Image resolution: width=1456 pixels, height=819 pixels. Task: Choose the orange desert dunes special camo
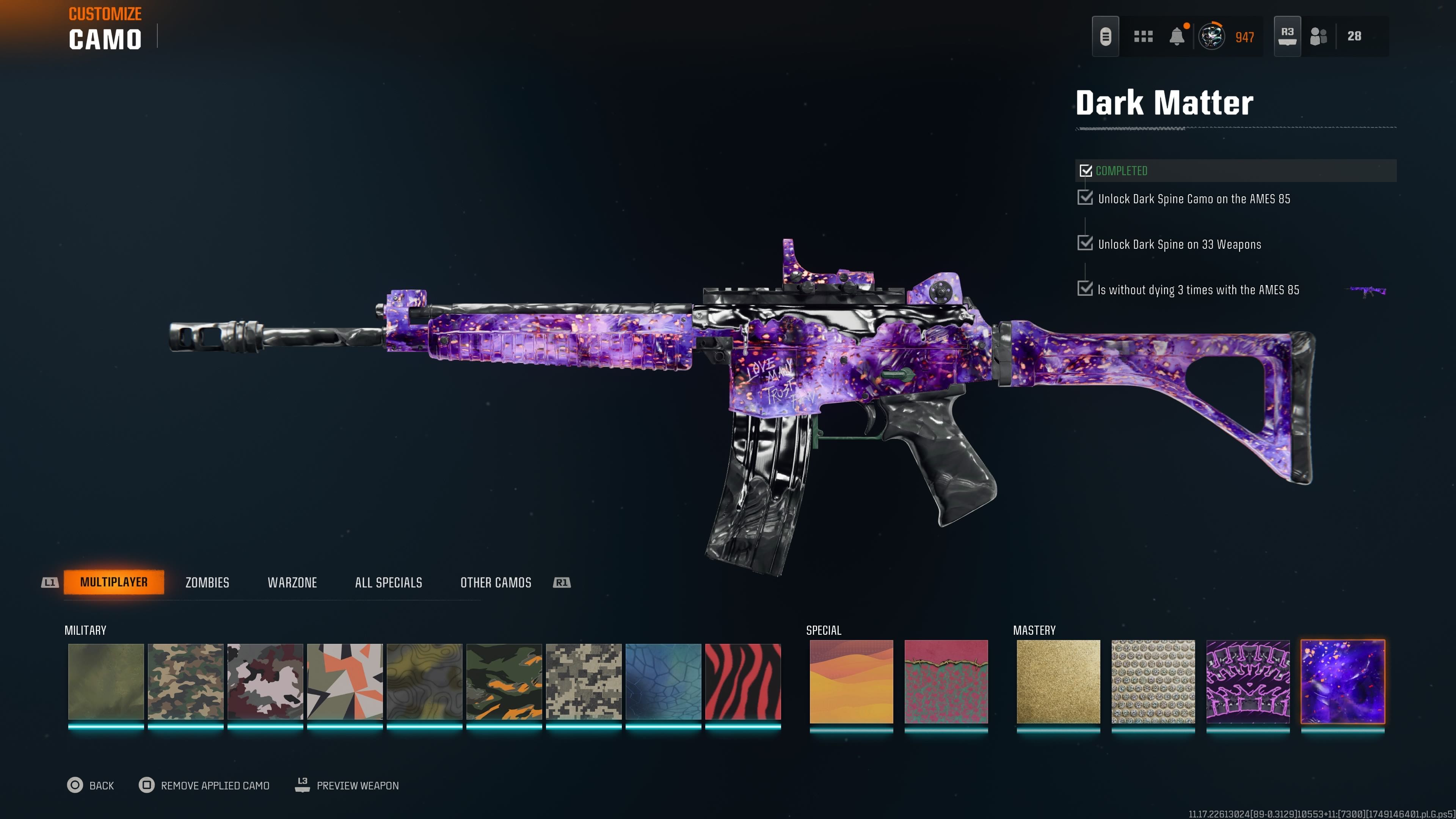pos(851,682)
